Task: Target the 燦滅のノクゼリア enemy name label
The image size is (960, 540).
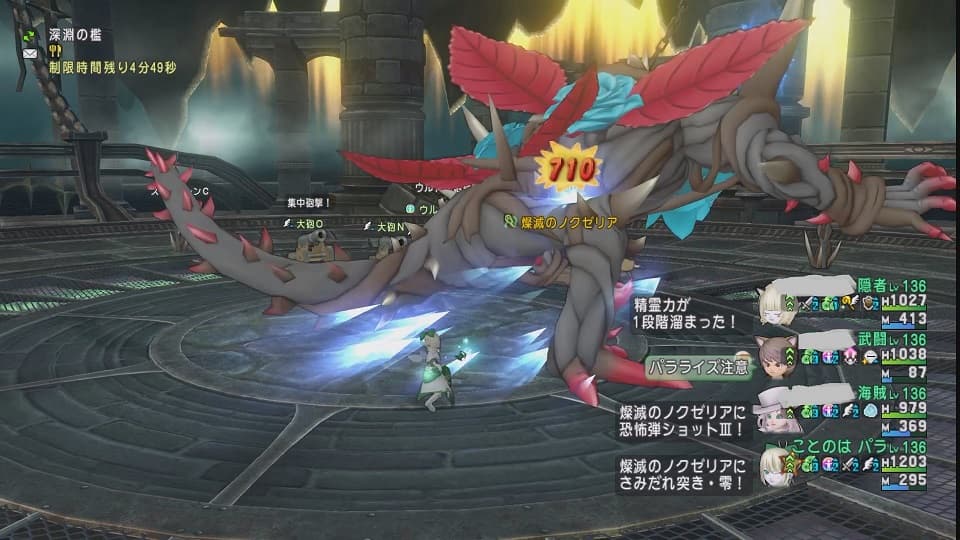Action: [x=567, y=221]
